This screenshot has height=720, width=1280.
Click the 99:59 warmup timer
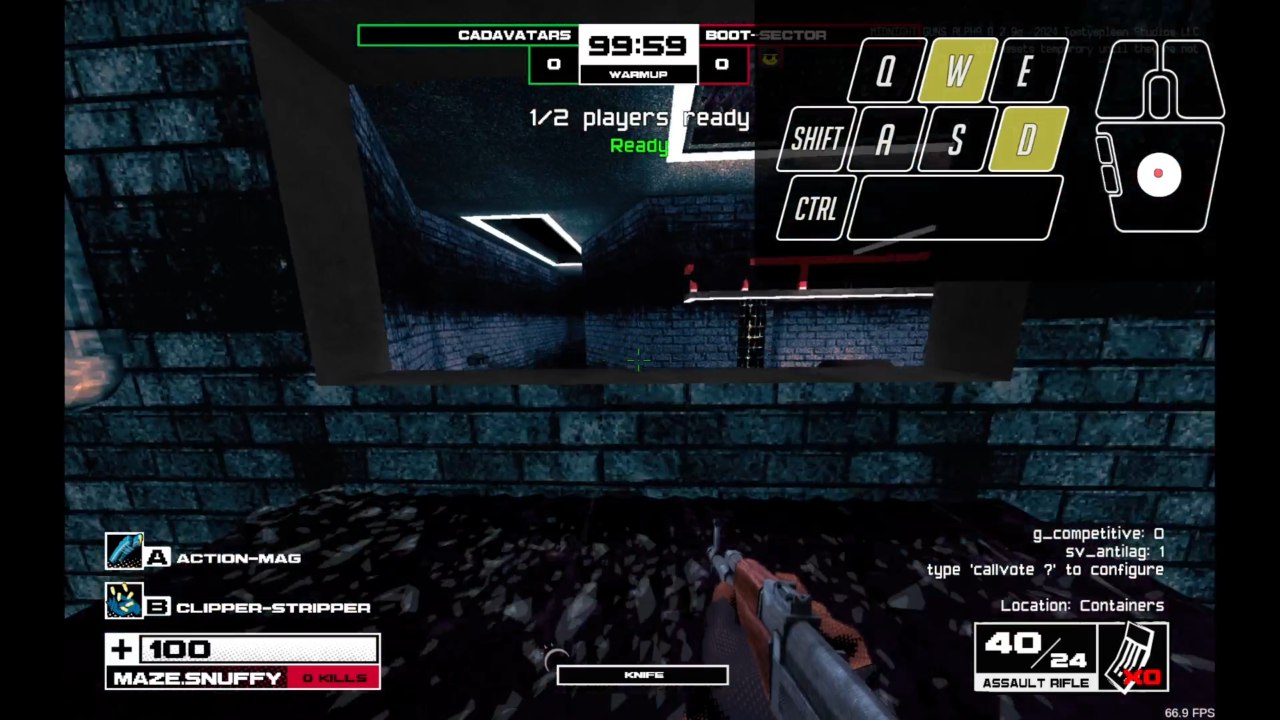point(637,45)
